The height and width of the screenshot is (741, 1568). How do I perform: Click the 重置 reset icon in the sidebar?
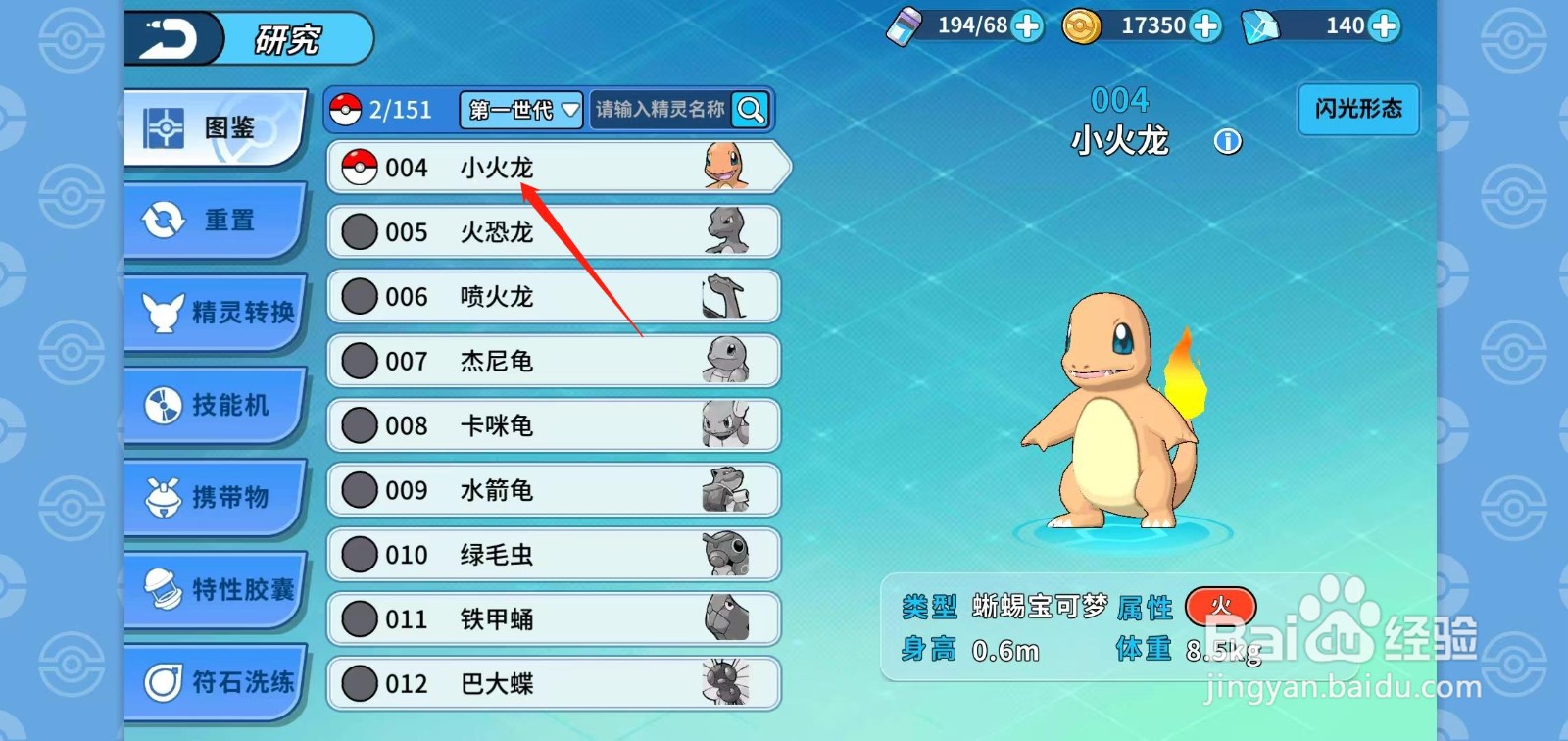pos(163,220)
